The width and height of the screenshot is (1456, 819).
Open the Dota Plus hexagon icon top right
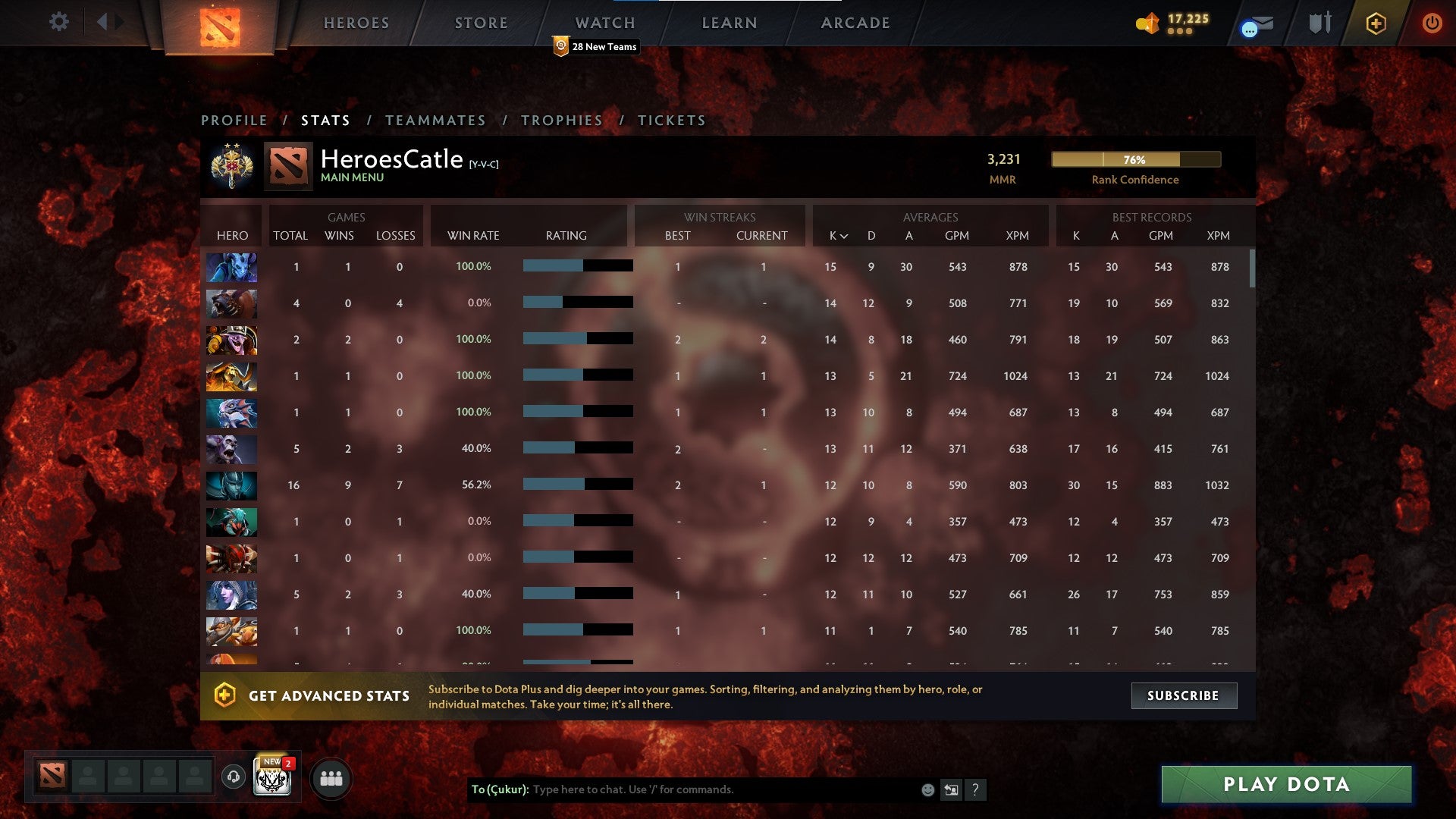pyautogui.click(x=1376, y=23)
